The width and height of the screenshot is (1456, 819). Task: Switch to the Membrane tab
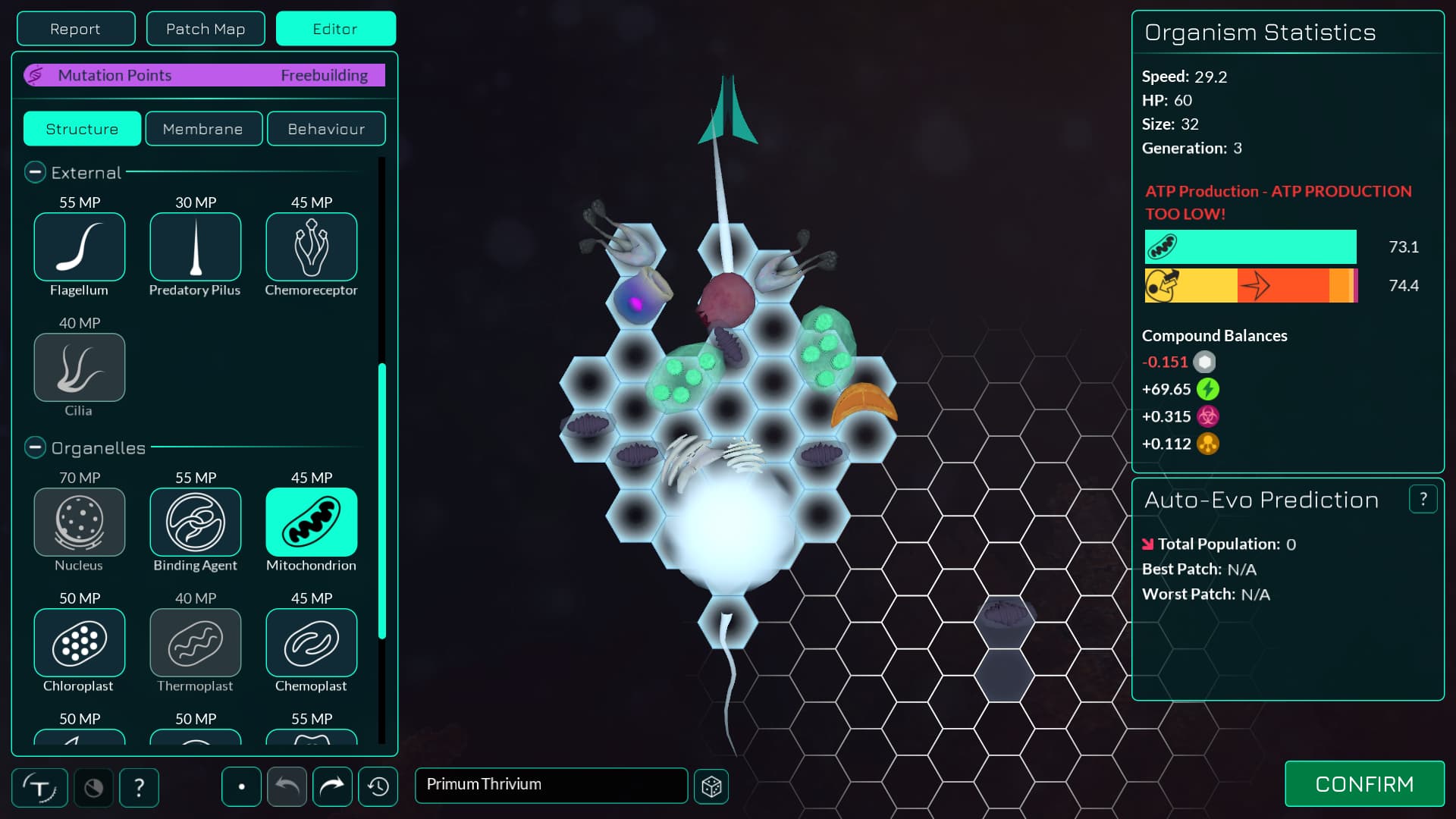coord(203,129)
